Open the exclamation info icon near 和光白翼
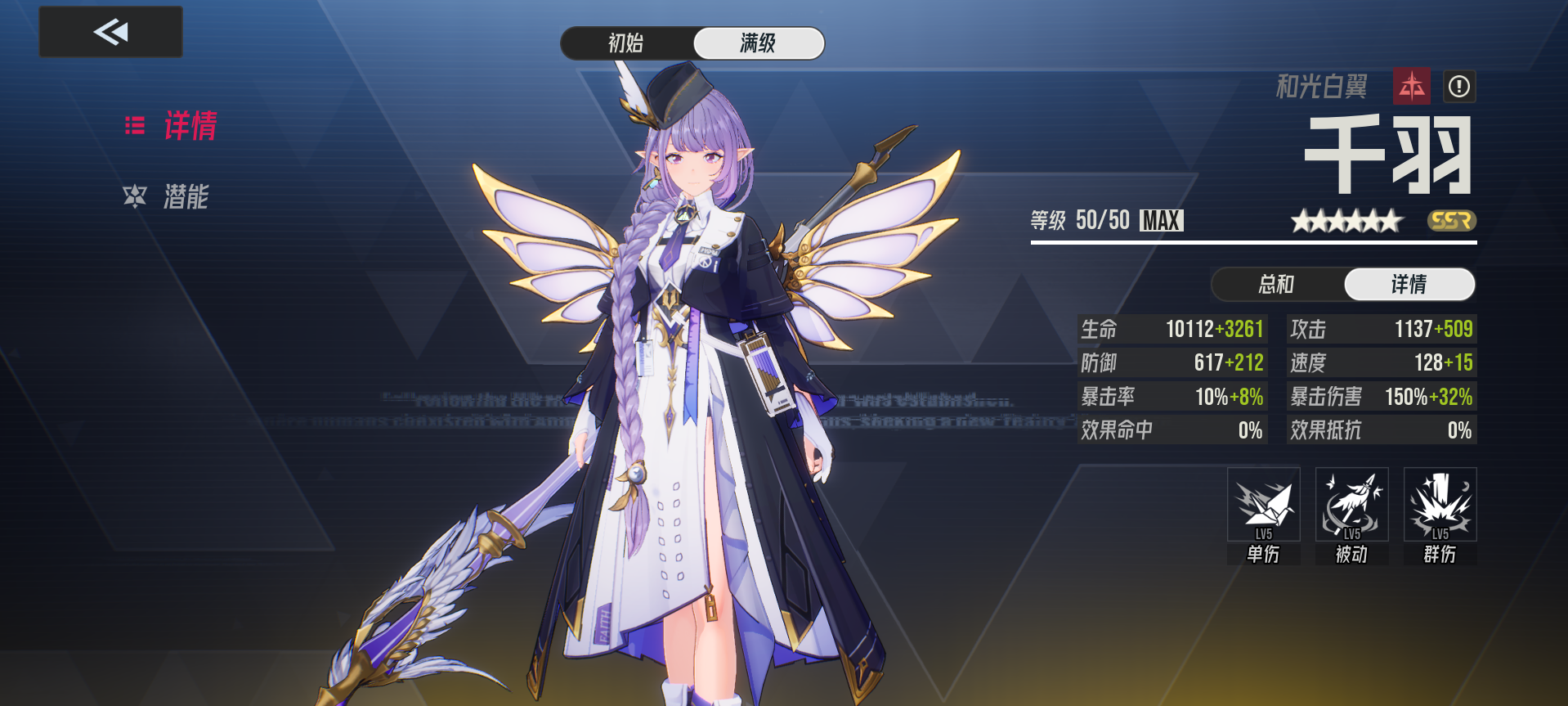Screen dimensions: 1568x706 pyautogui.click(x=1460, y=88)
